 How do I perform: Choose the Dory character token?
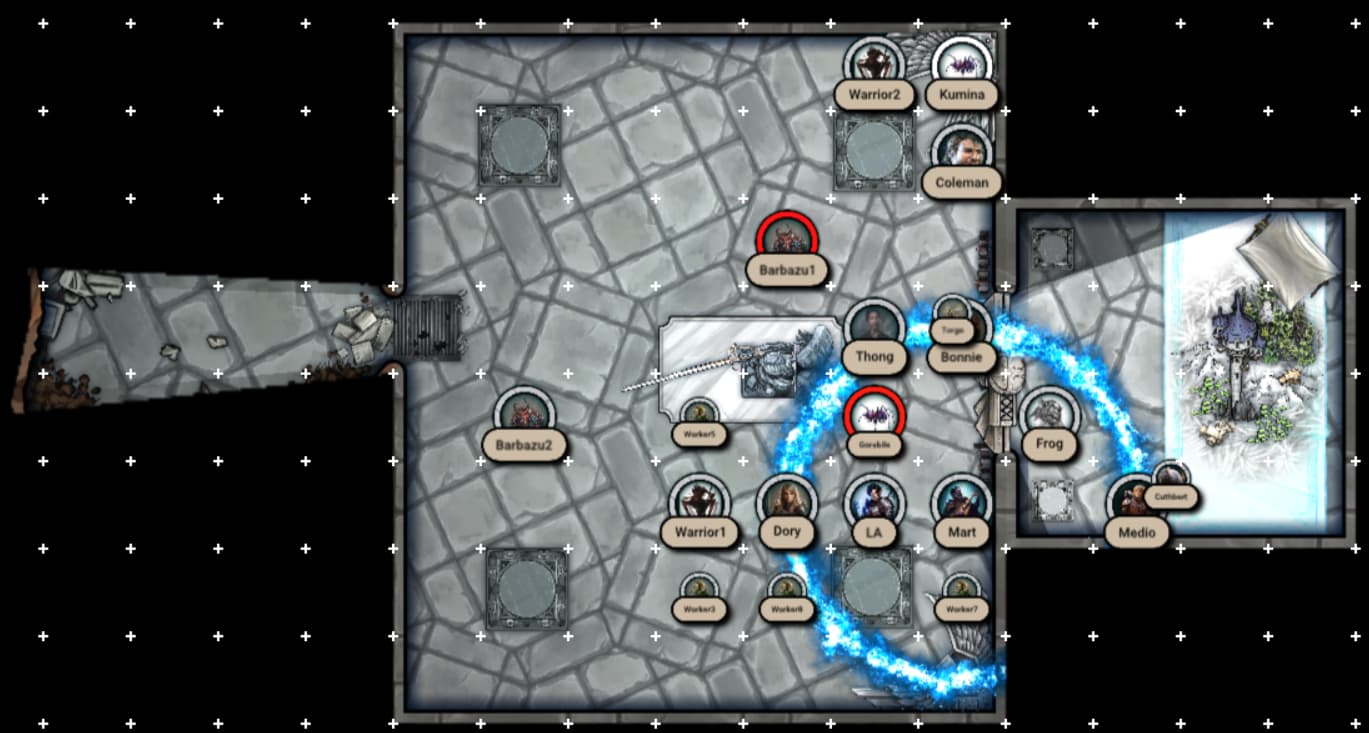click(x=787, y=503)
